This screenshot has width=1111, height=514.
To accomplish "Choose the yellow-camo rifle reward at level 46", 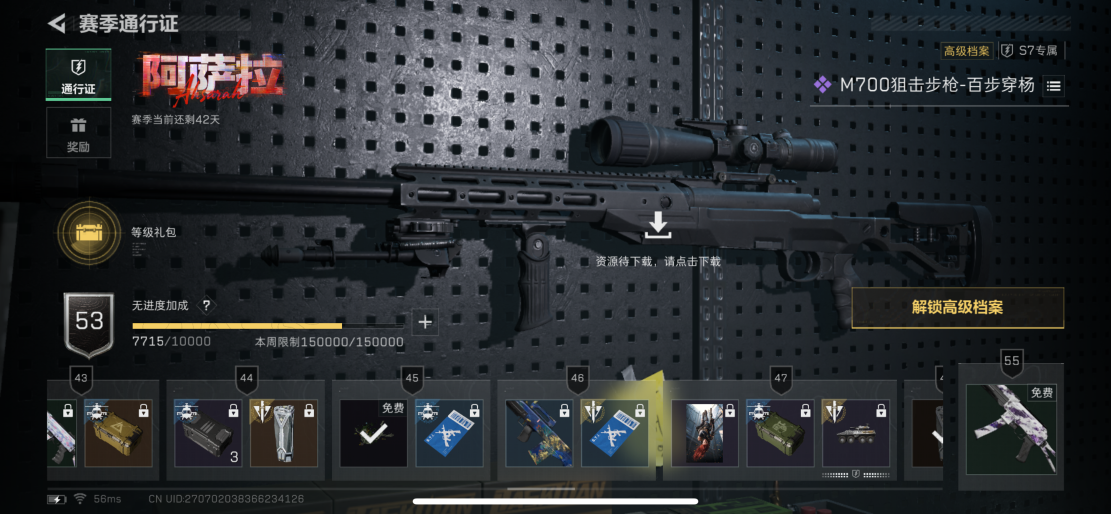I will [539, 434].
